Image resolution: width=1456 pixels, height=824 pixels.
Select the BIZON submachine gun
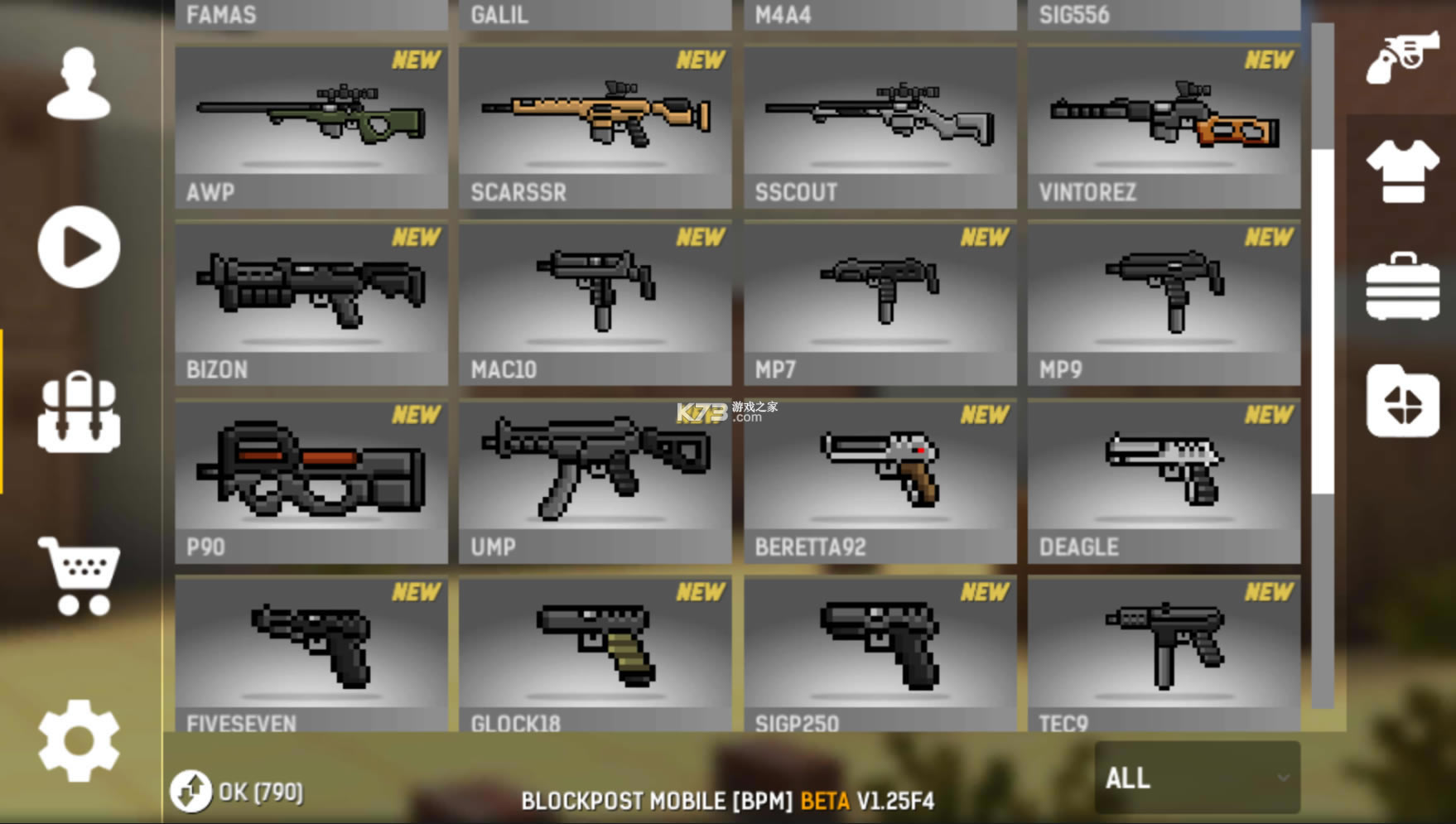(x=311, y=303)
